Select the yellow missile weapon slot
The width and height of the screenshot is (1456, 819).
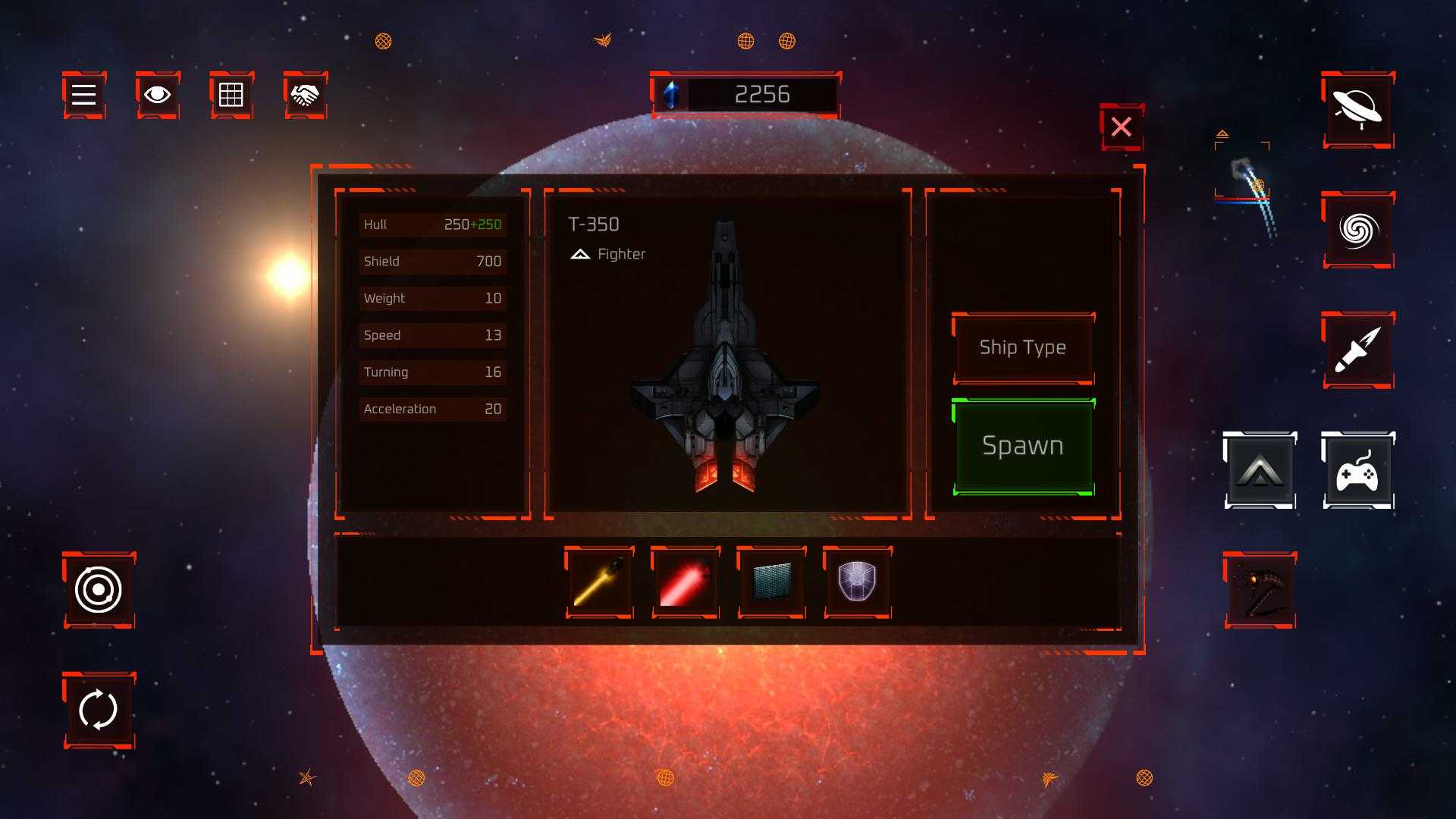tap(599, 582)
